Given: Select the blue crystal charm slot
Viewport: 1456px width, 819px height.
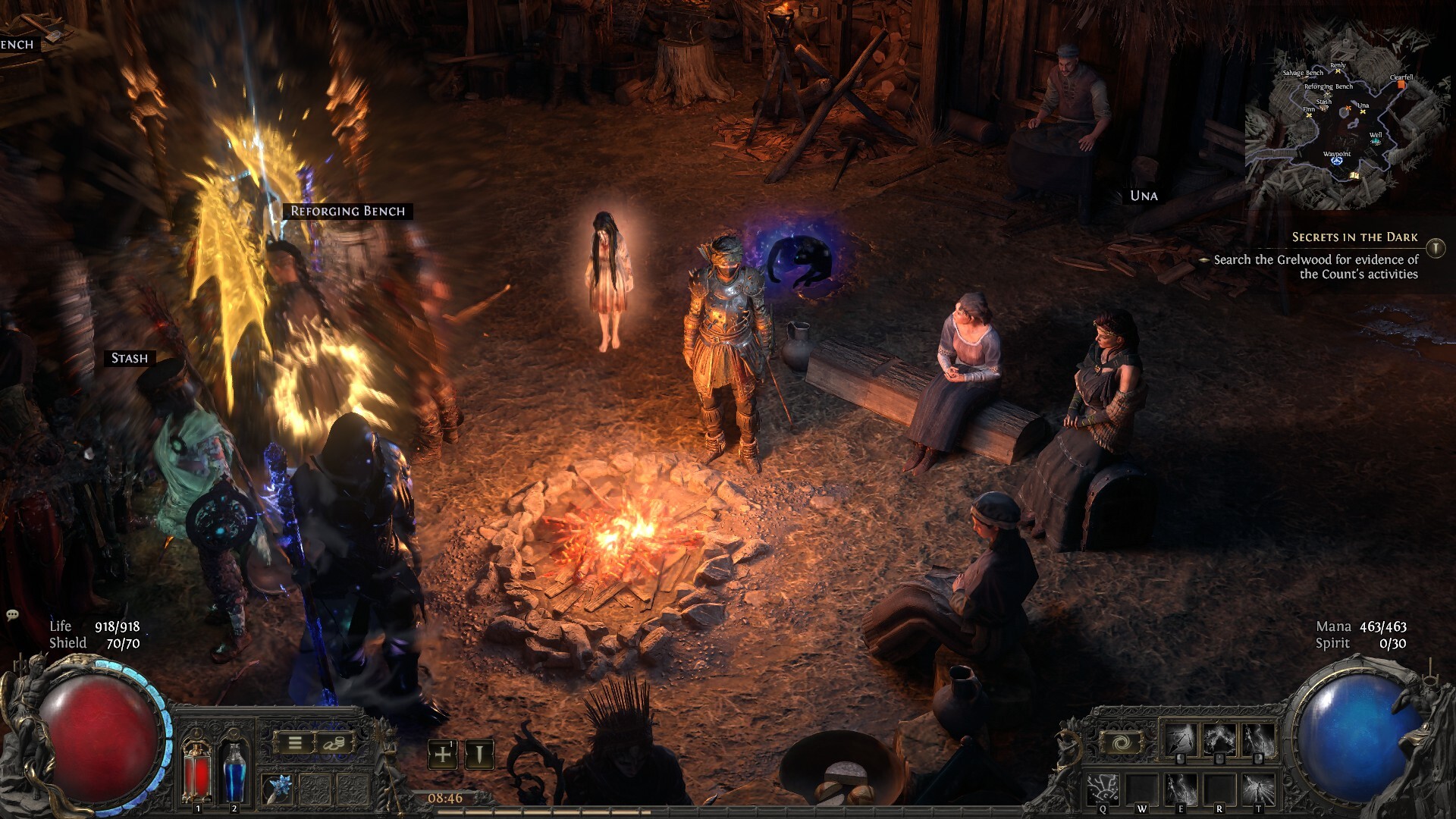Looking at the screenshot, I should tap(277, 790).
